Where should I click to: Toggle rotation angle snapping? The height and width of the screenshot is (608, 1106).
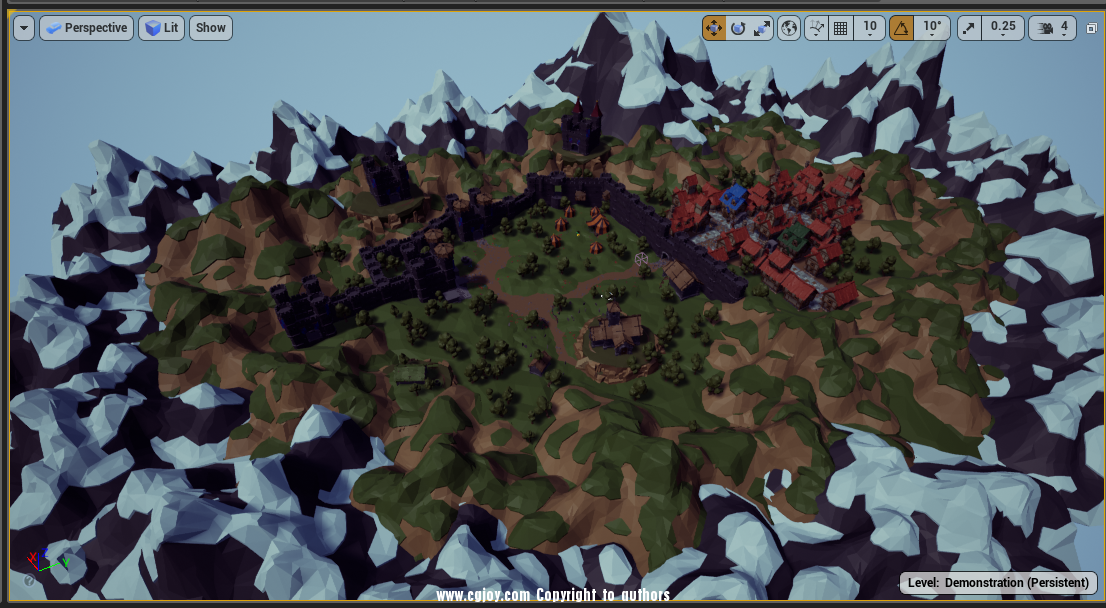(901, 28)
